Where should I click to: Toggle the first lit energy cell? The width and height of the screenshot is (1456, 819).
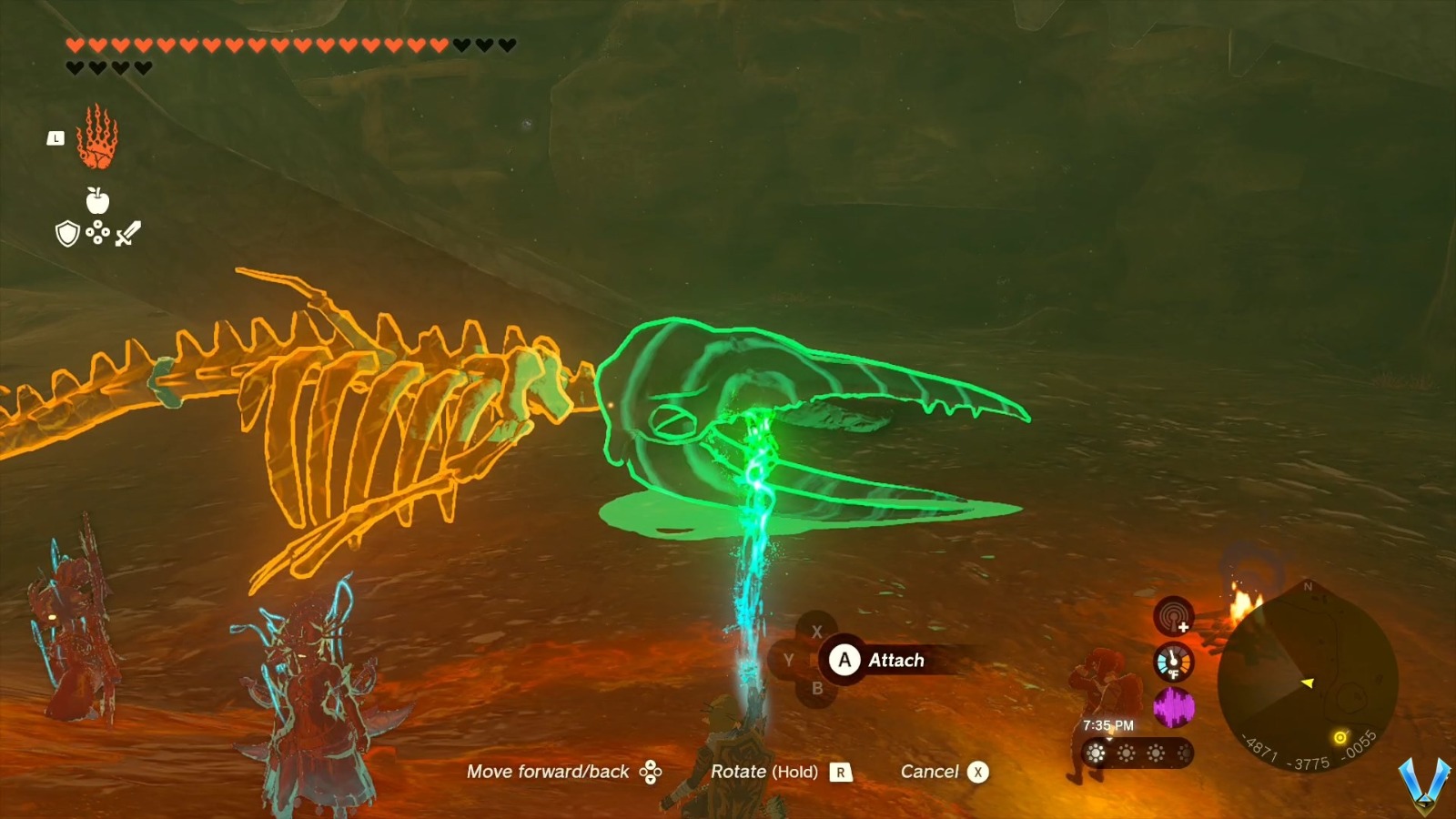point(1096,753)
